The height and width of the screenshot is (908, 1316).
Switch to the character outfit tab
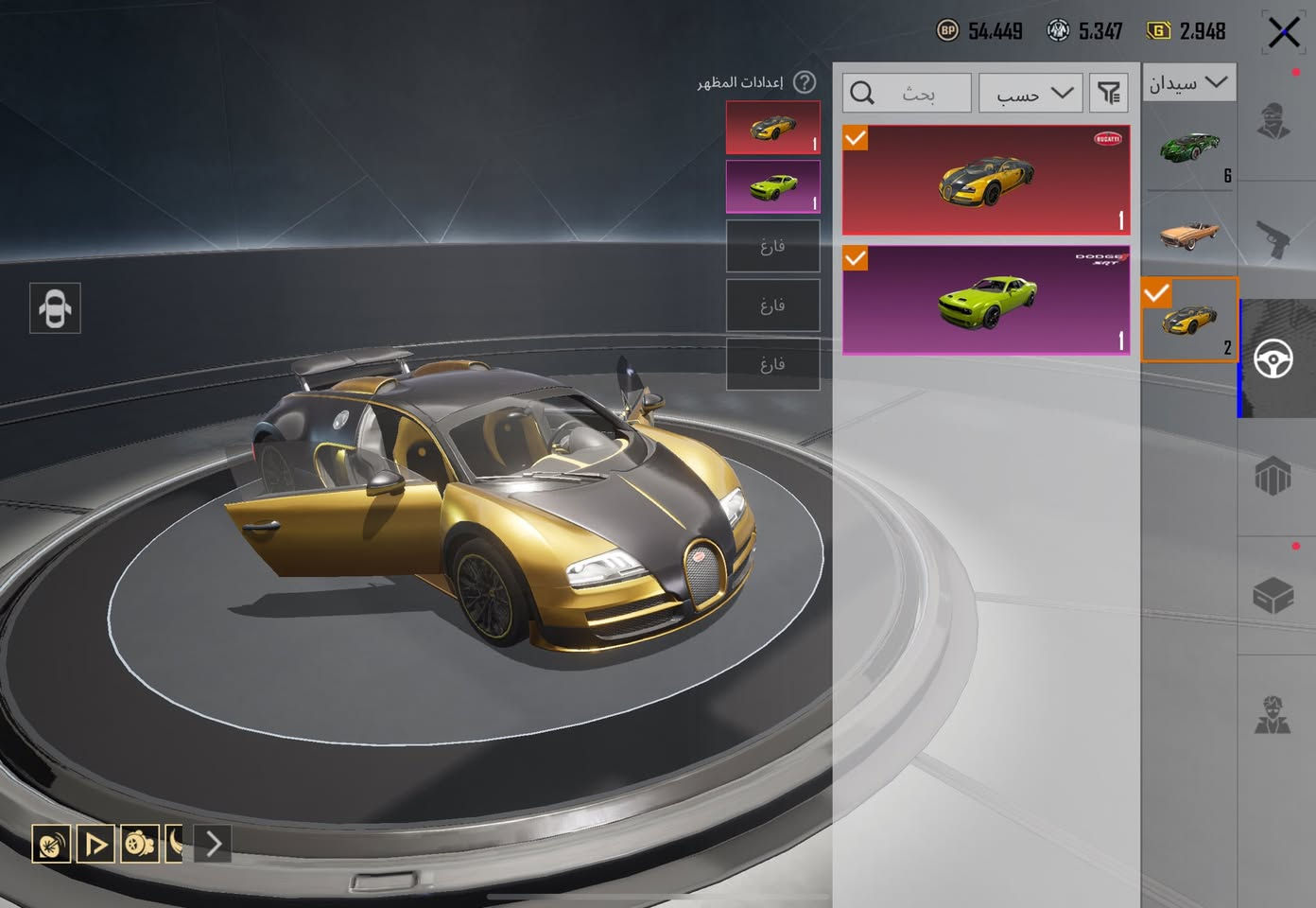[1273, 122]
